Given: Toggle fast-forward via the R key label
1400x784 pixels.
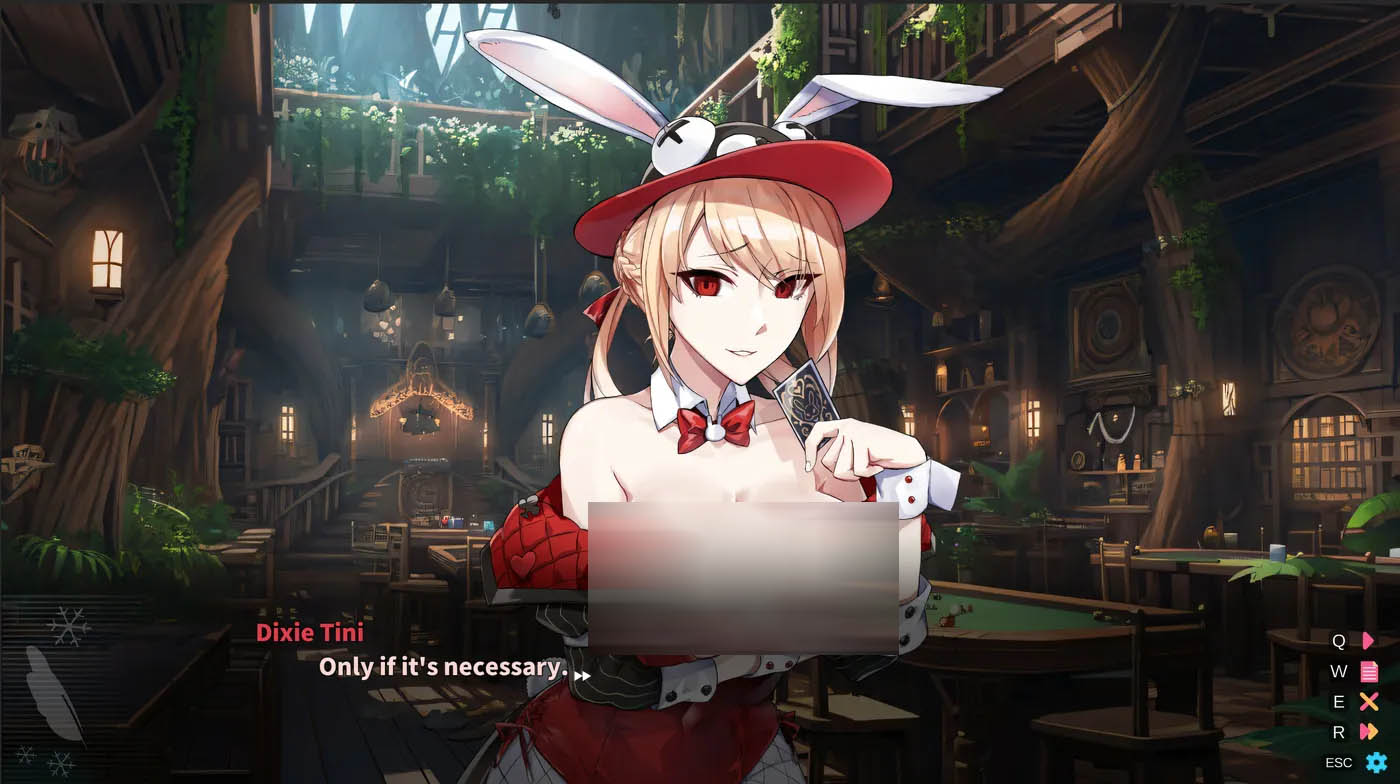Looking at the screenshot, I should pos(1339,732).
